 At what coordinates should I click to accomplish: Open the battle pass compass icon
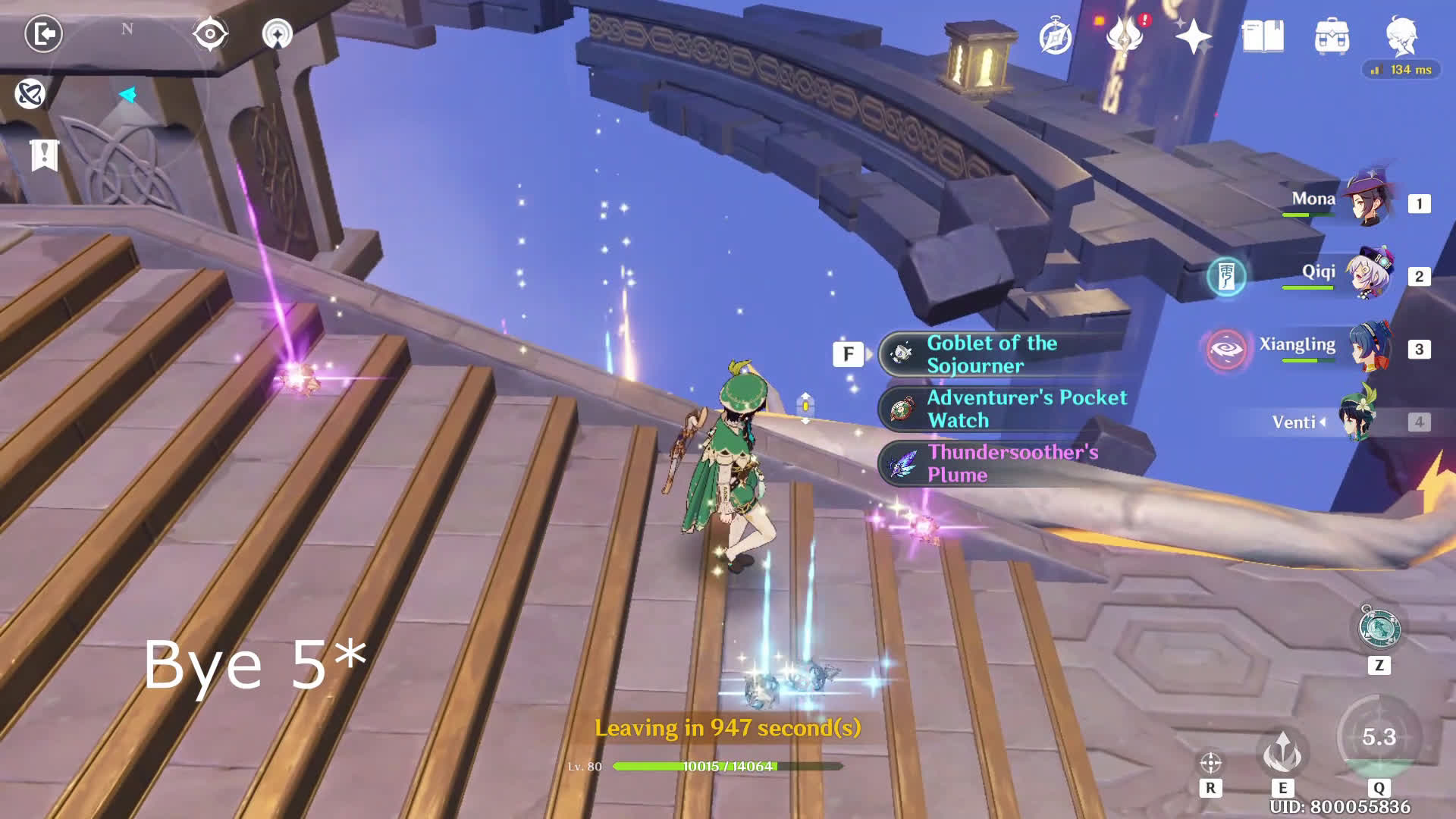coord(1055,36)
